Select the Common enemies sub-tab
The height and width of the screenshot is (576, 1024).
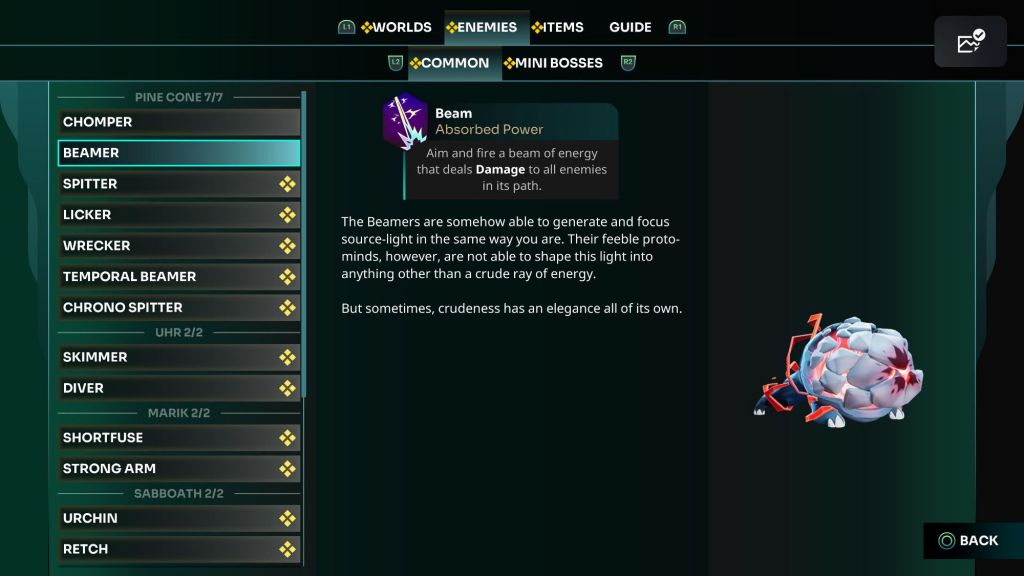click(451, 63)
